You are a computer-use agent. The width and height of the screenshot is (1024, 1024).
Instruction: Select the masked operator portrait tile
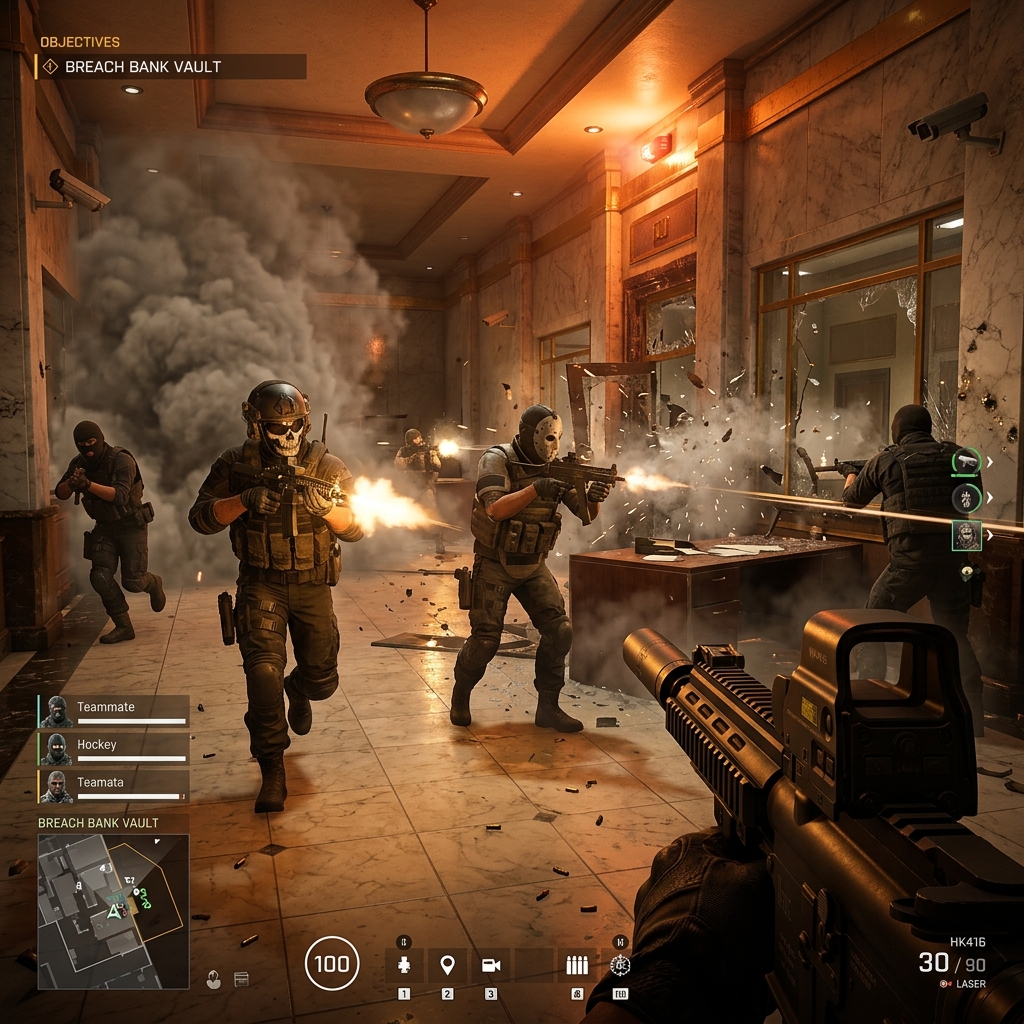pyautogui.click(x=966, y=535)
